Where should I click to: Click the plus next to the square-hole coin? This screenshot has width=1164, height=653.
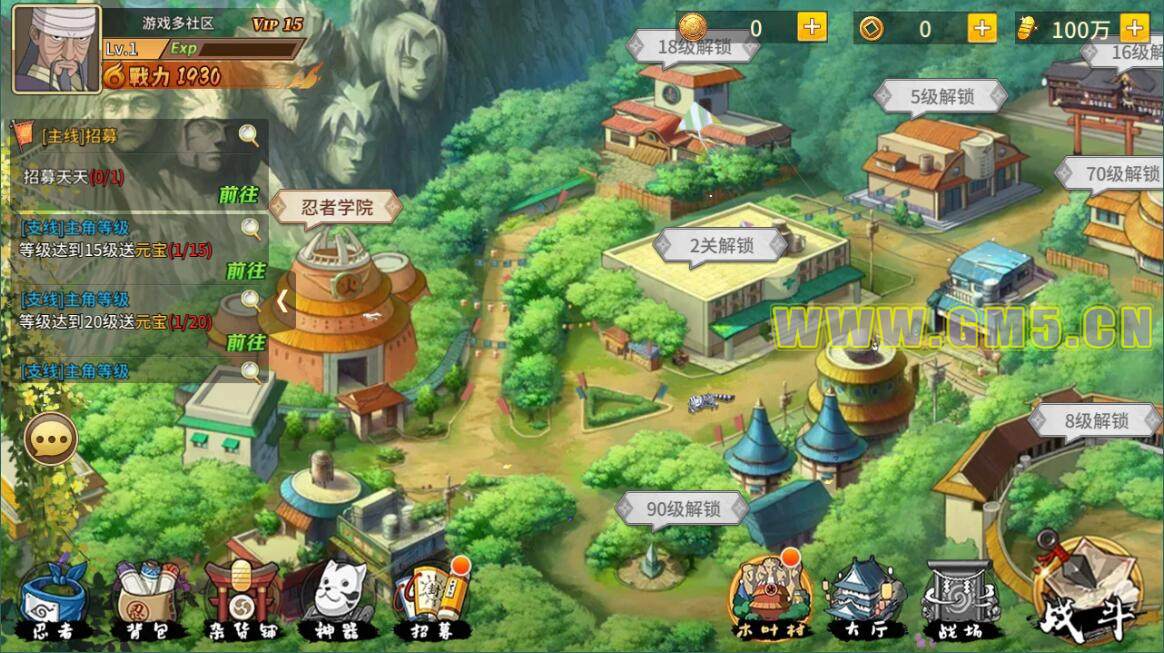point(983,28)
